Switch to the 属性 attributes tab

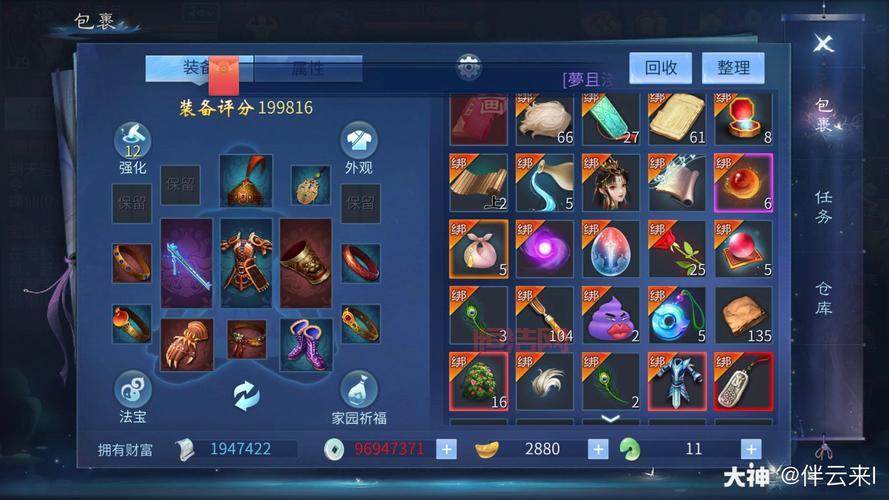pos(307,68)
